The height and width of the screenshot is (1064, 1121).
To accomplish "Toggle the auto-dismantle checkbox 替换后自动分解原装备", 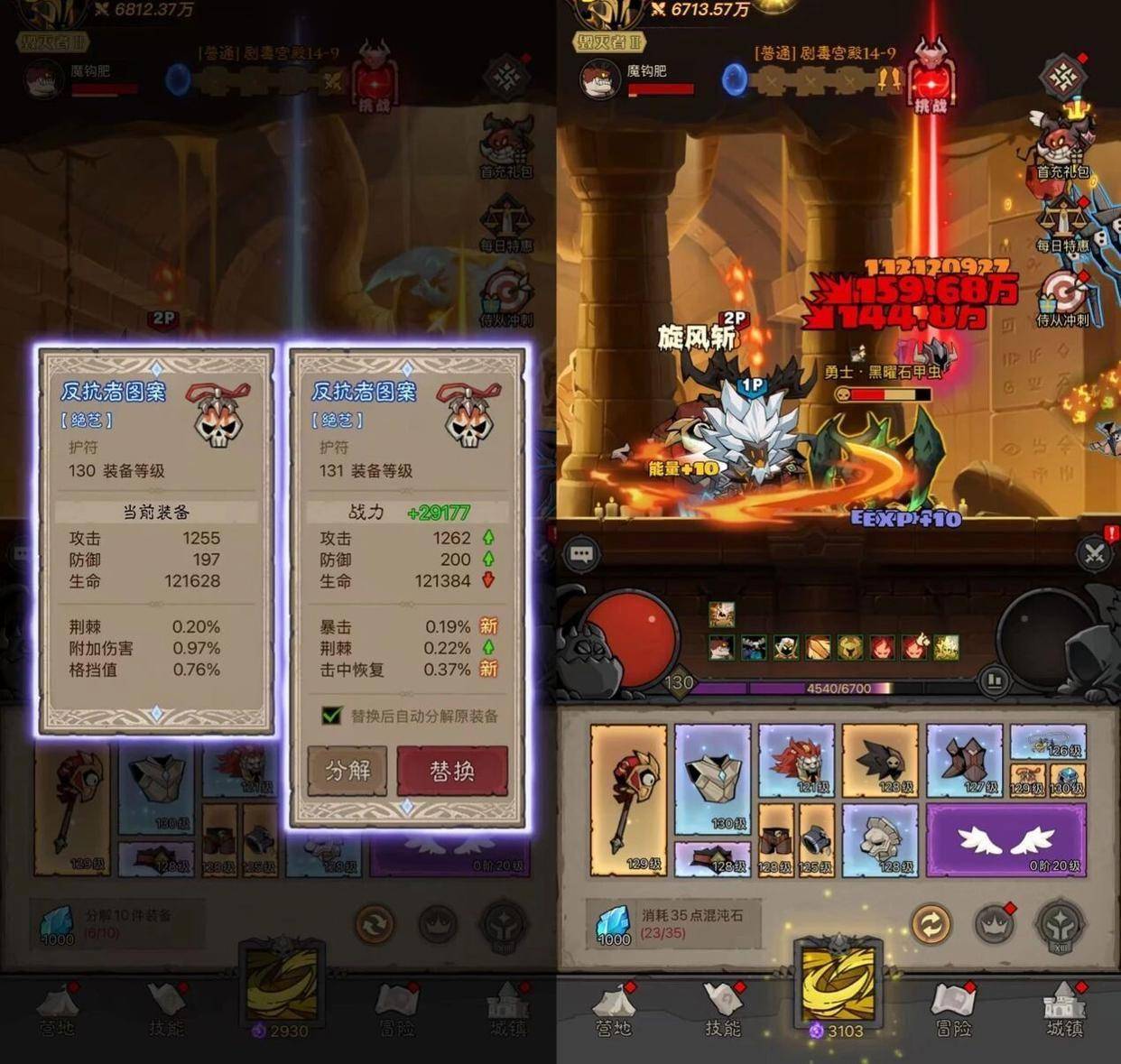I will click(x=331, y=716).
